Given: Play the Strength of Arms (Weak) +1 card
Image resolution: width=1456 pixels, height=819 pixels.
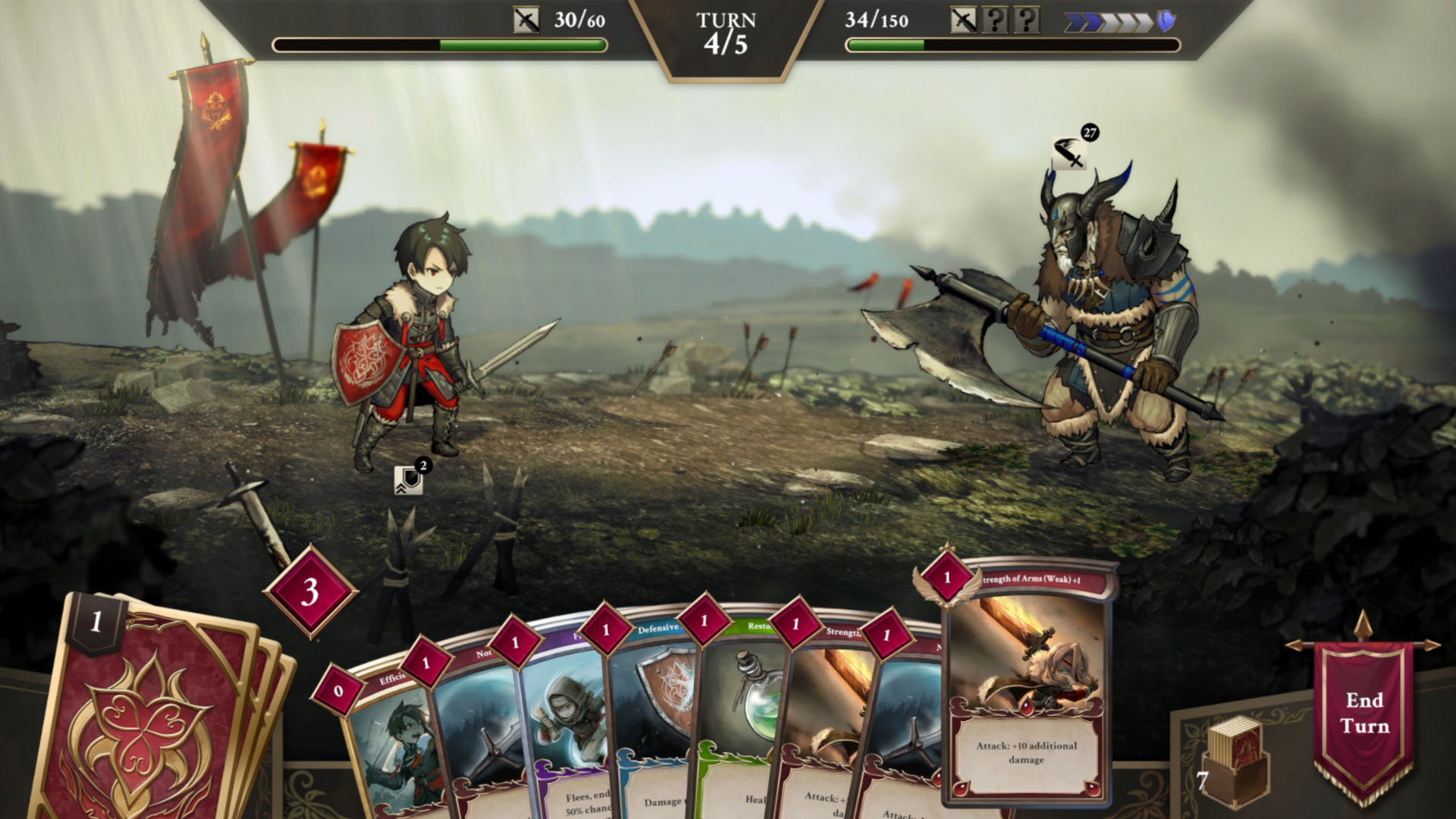Looking at the screenshot, I should [1028, 682].
